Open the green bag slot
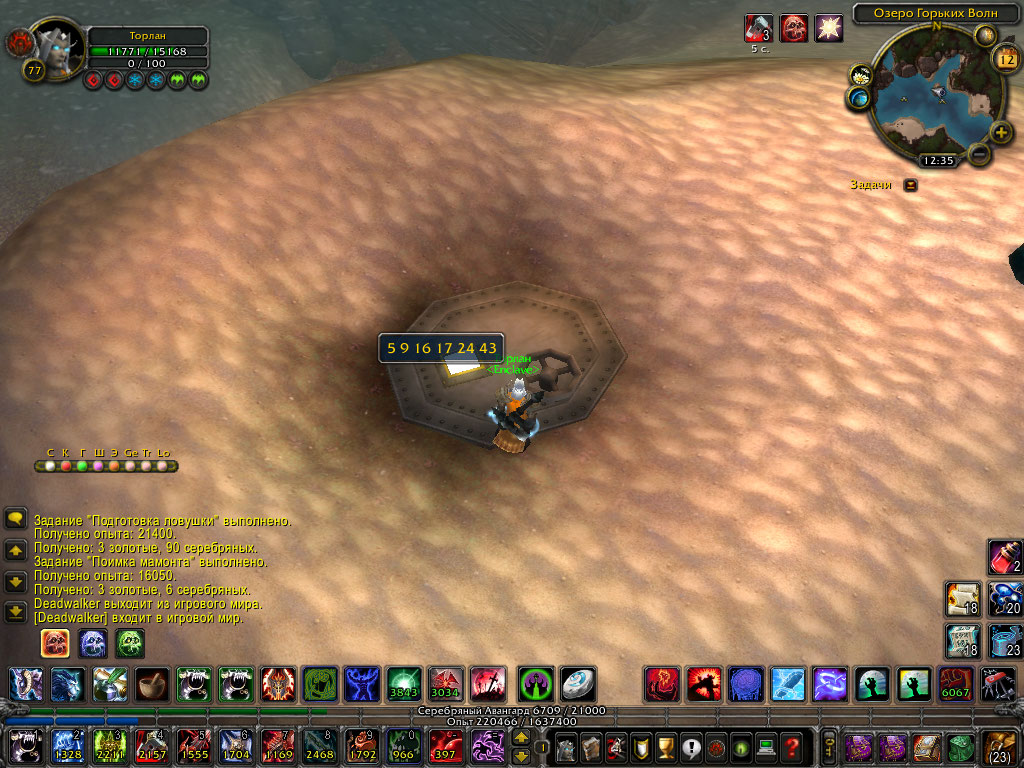The image size is (1024, 768). click(961, 747)
